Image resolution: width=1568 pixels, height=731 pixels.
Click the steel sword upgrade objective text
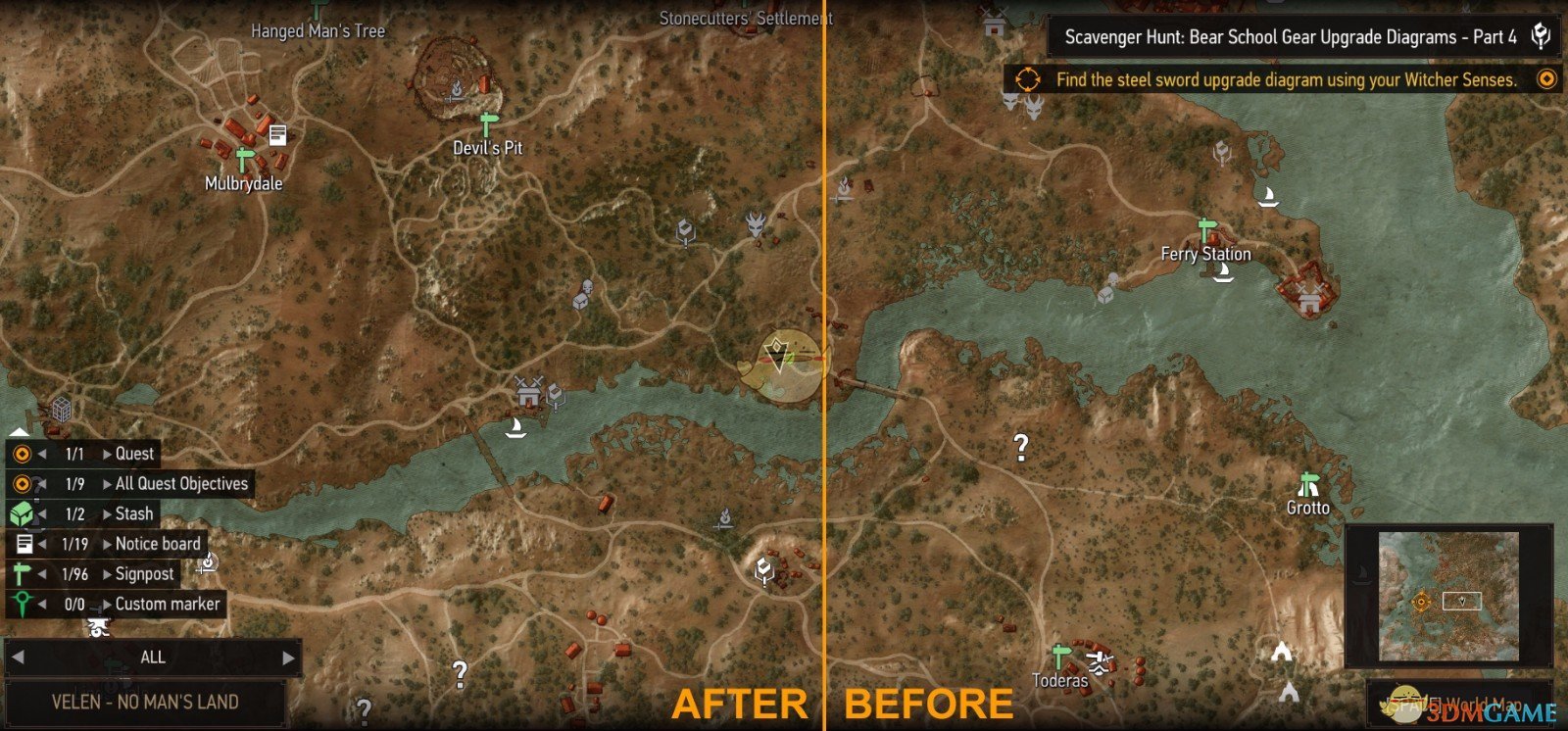pyautogui.click(x=1284, y=80)
